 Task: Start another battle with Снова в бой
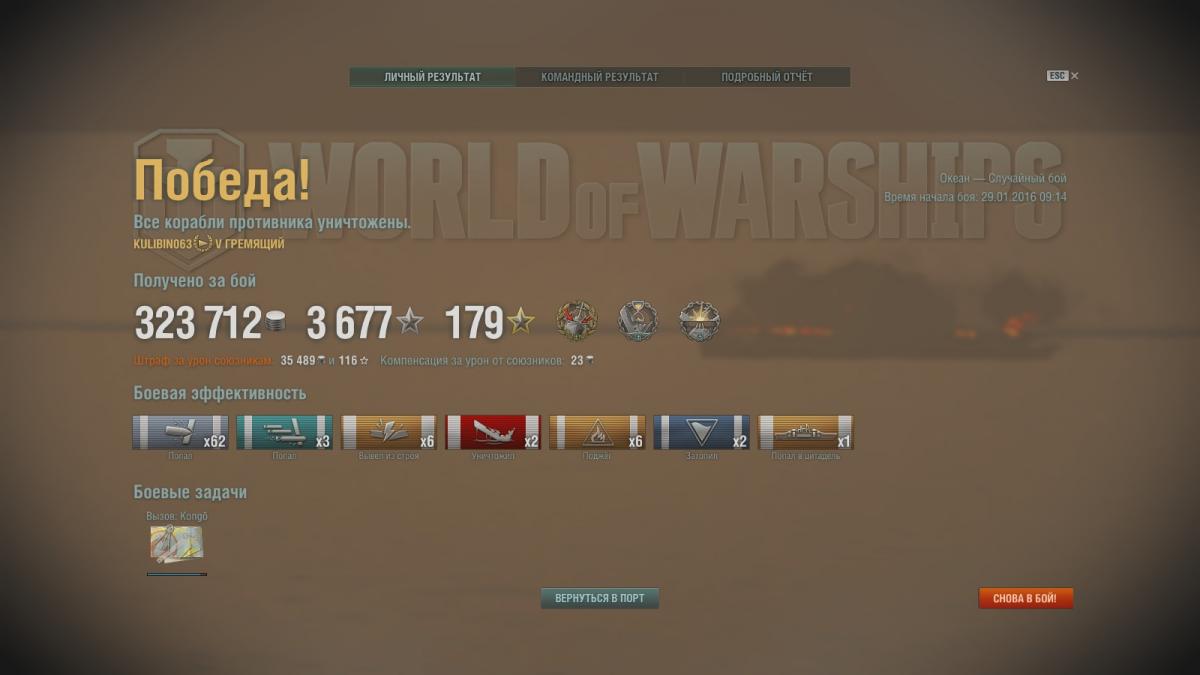[1025, 598]
